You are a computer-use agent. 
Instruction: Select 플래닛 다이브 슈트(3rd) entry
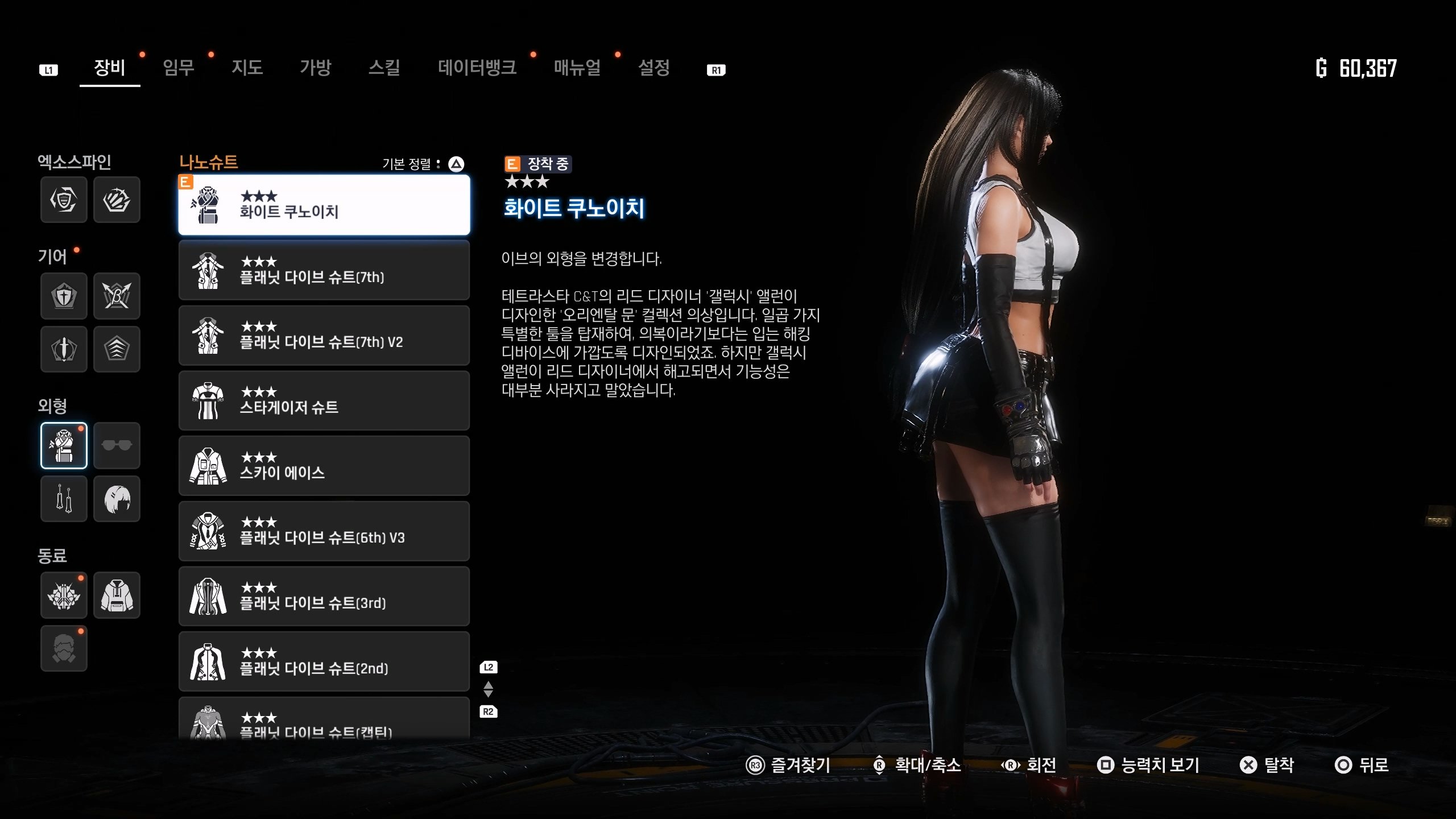pyautogui.click(x=324, y=597)
